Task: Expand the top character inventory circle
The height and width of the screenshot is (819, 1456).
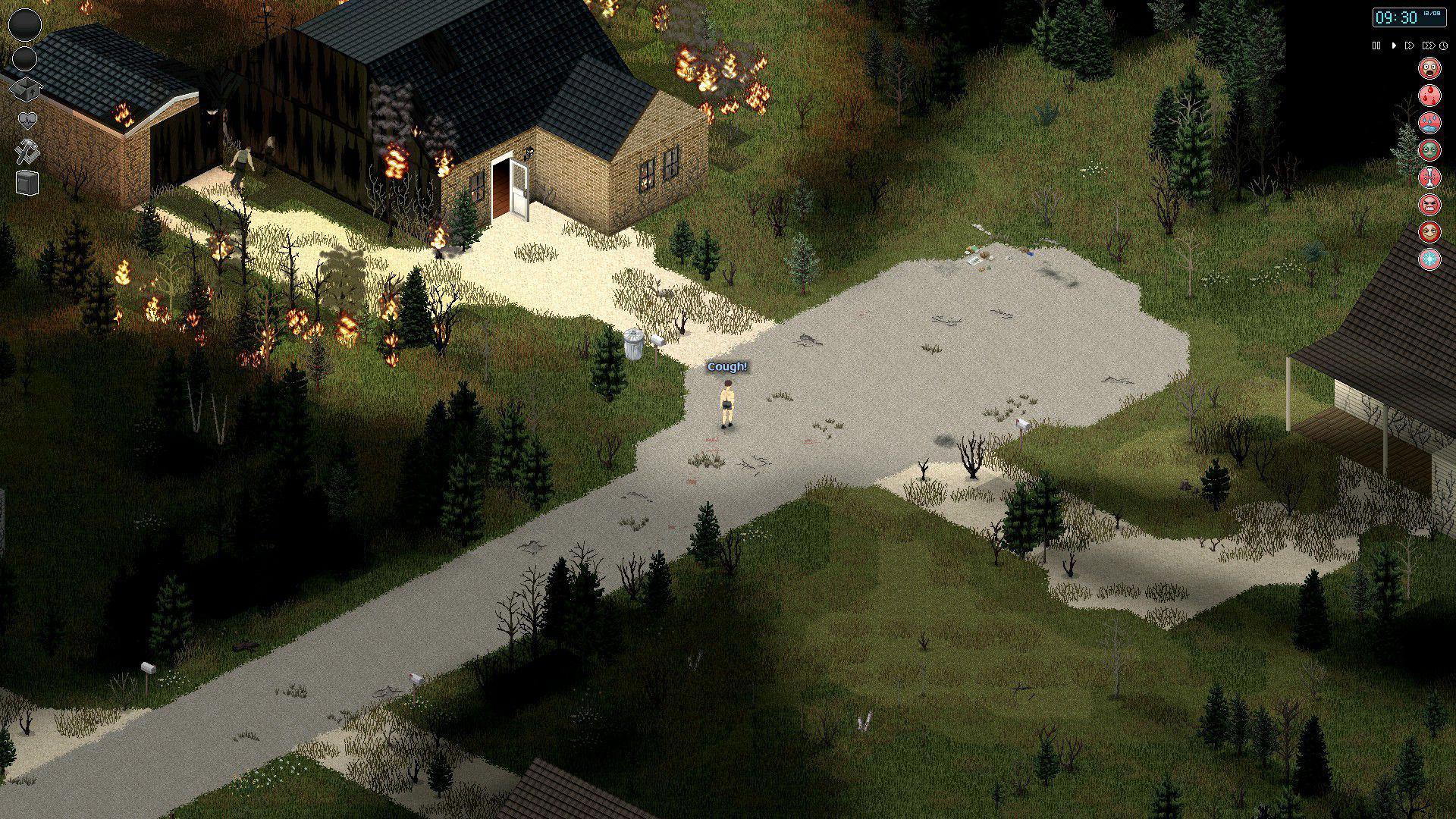Action: (25, 23)
